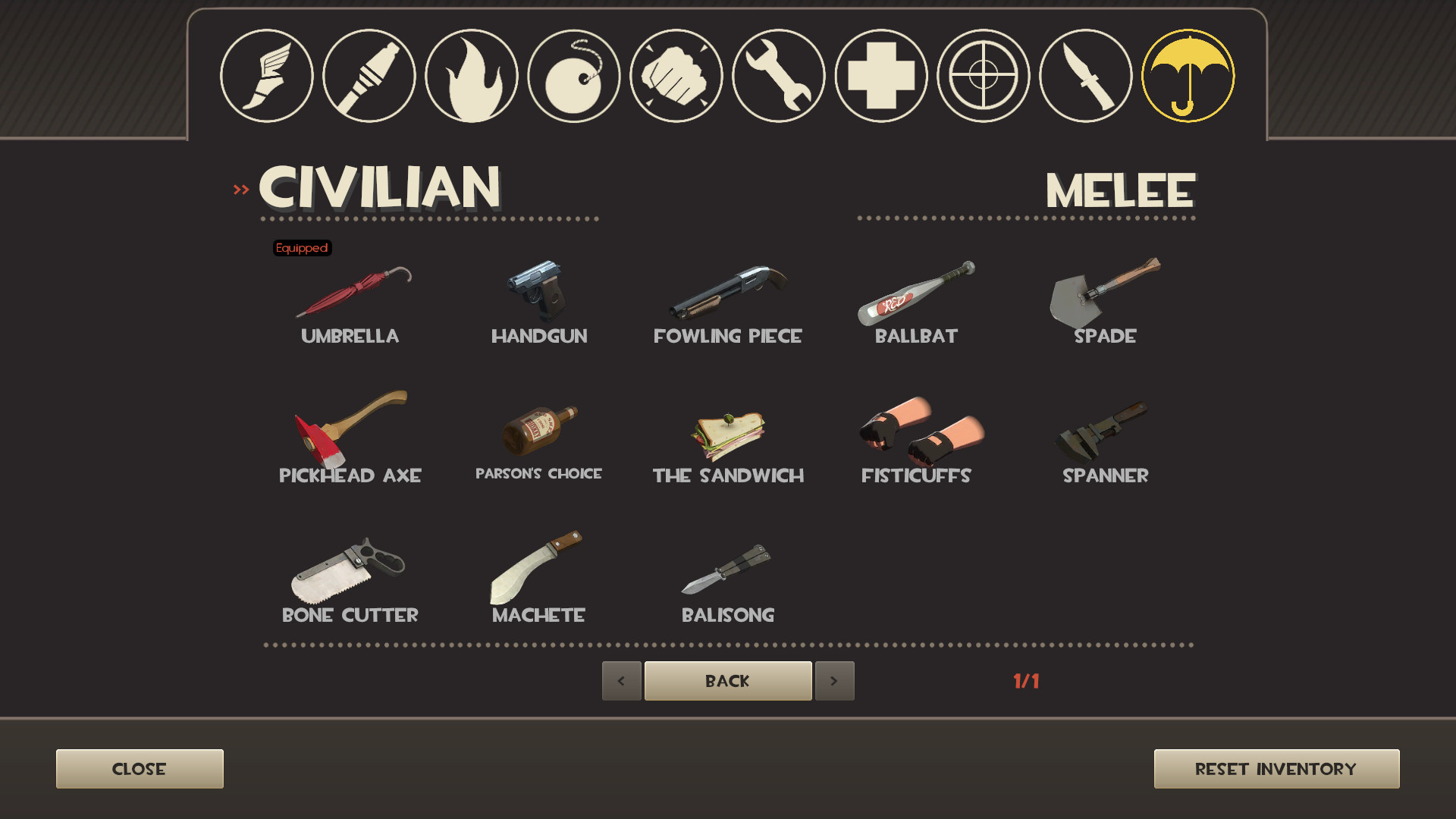Image resolution: width=1456 pixels, height=819 pixels.
Task: Select the Spy knife class icon
Action: 1086,75
